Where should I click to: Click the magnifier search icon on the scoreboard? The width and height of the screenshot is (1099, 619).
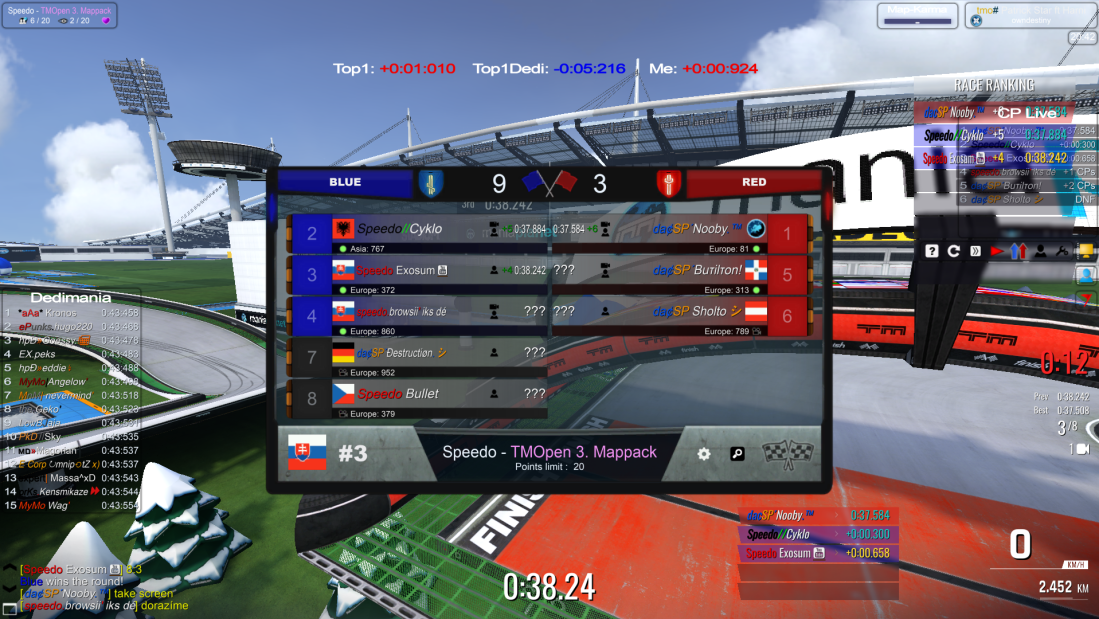click(x=737, y=454)
